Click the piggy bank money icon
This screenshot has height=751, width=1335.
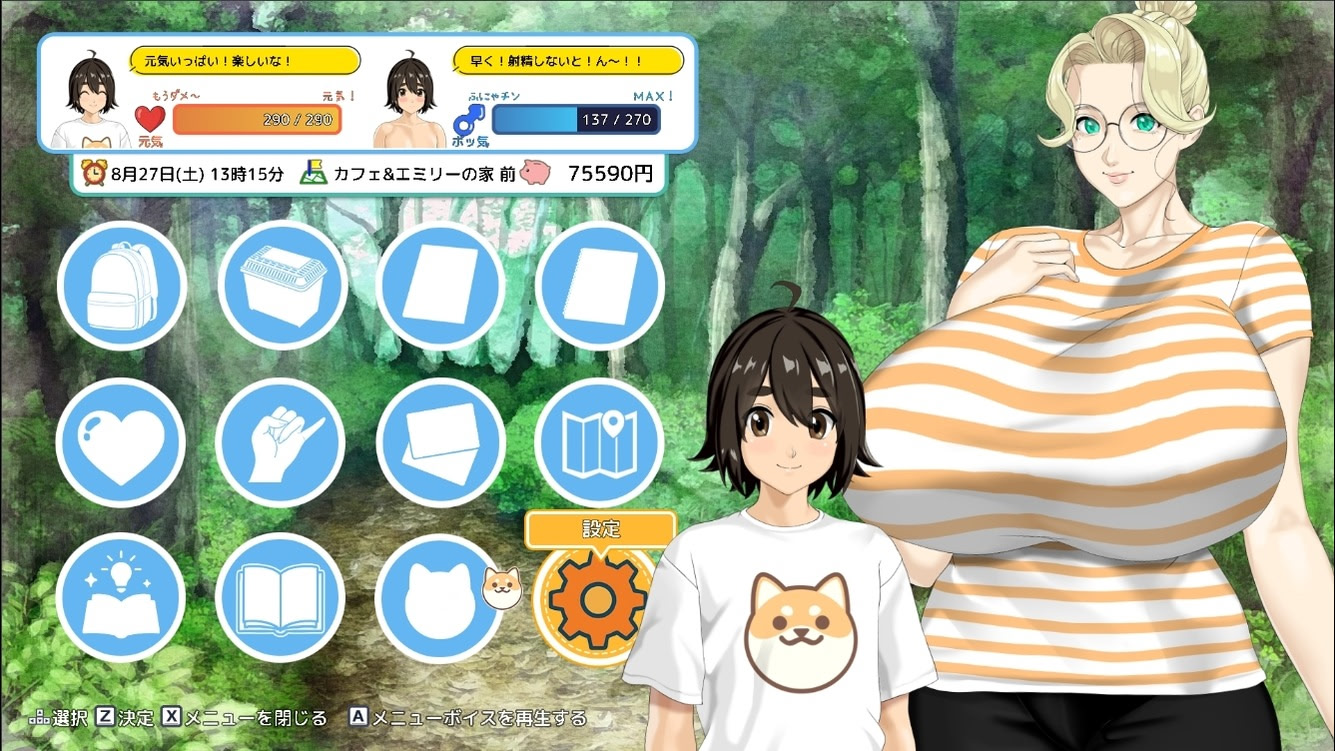[536, 172]
